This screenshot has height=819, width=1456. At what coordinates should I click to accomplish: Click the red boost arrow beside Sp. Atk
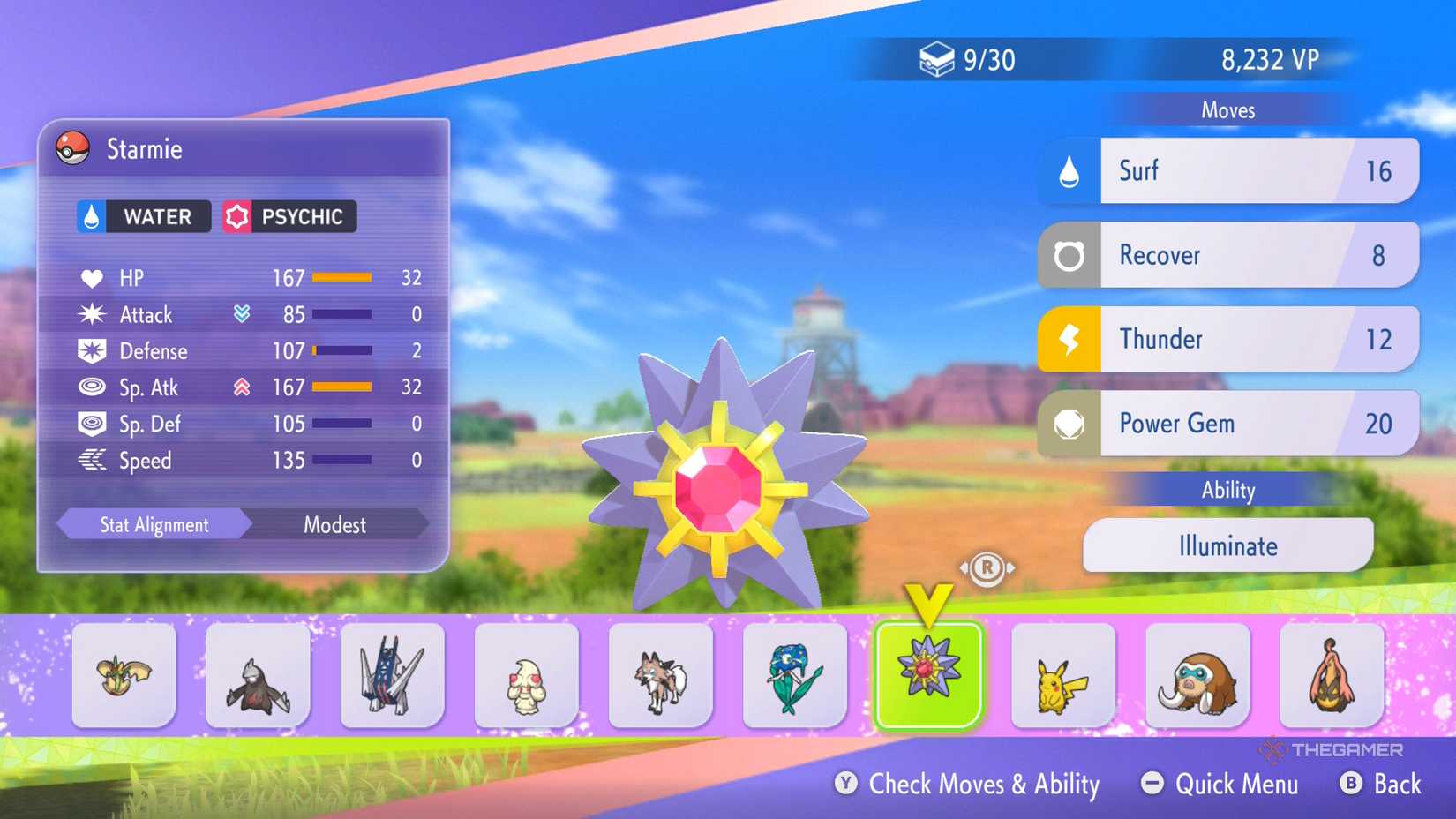[242, 387]
